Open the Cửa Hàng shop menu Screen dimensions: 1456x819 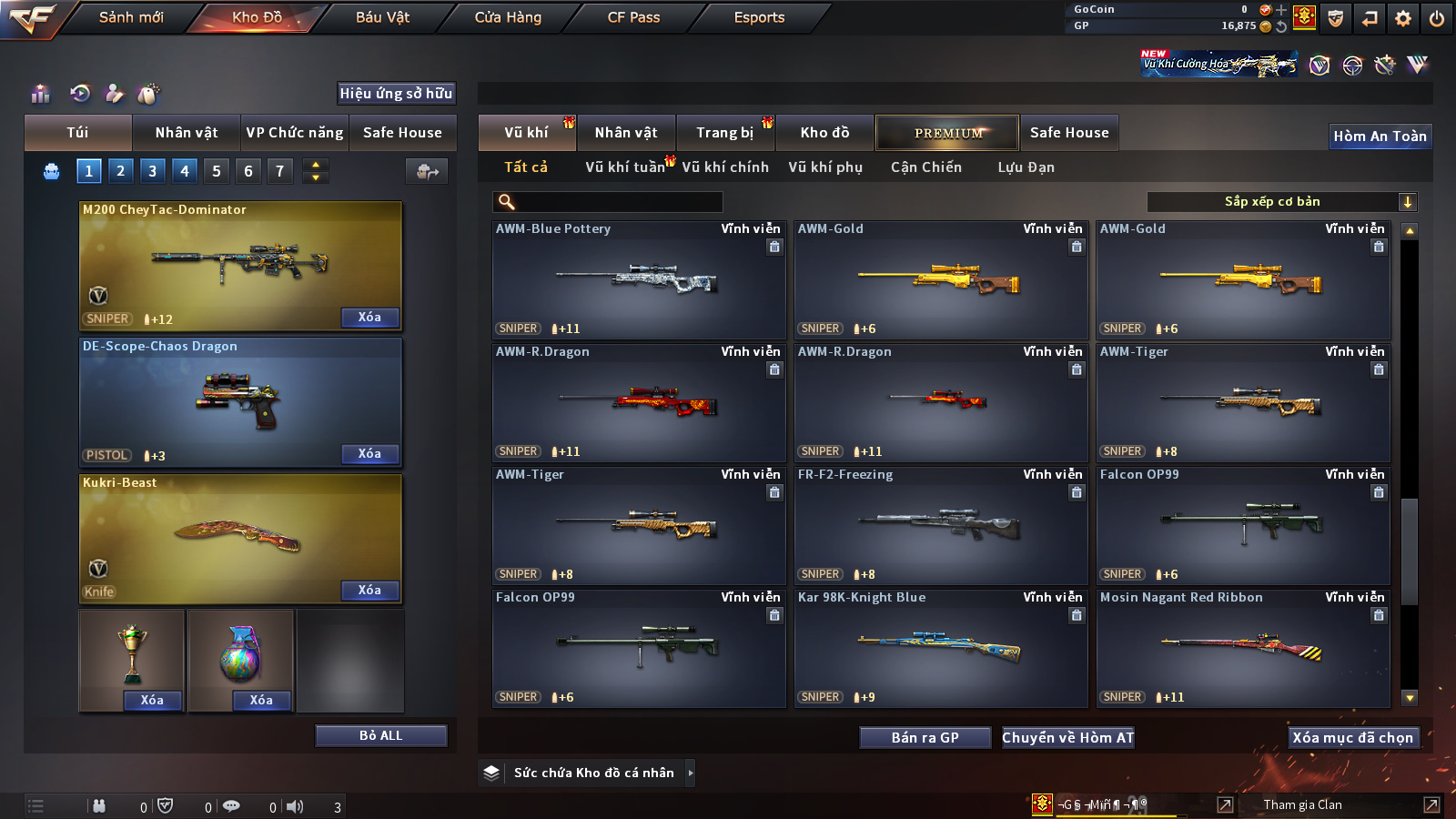pyautogui.click(x=508, y=17)
